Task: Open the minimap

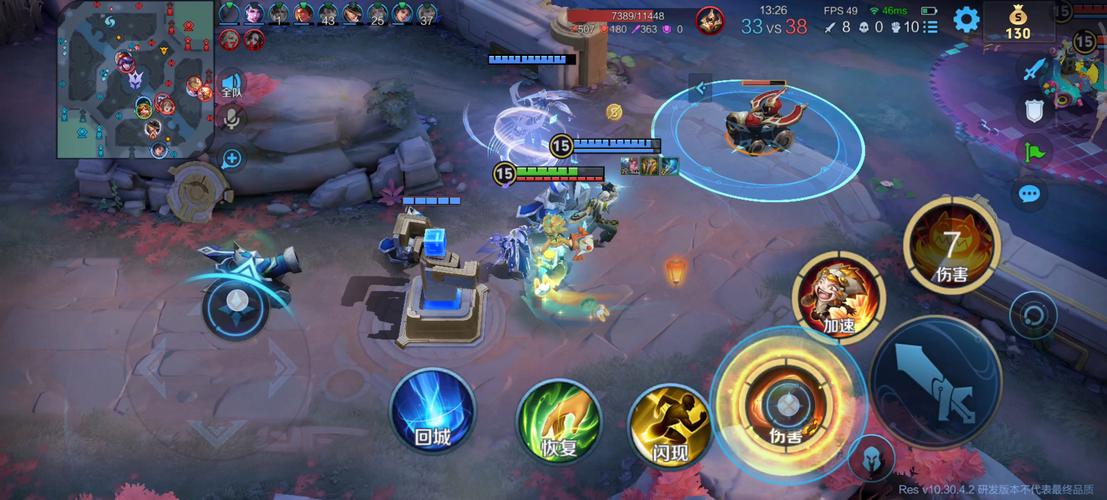Action: [134, 79]
